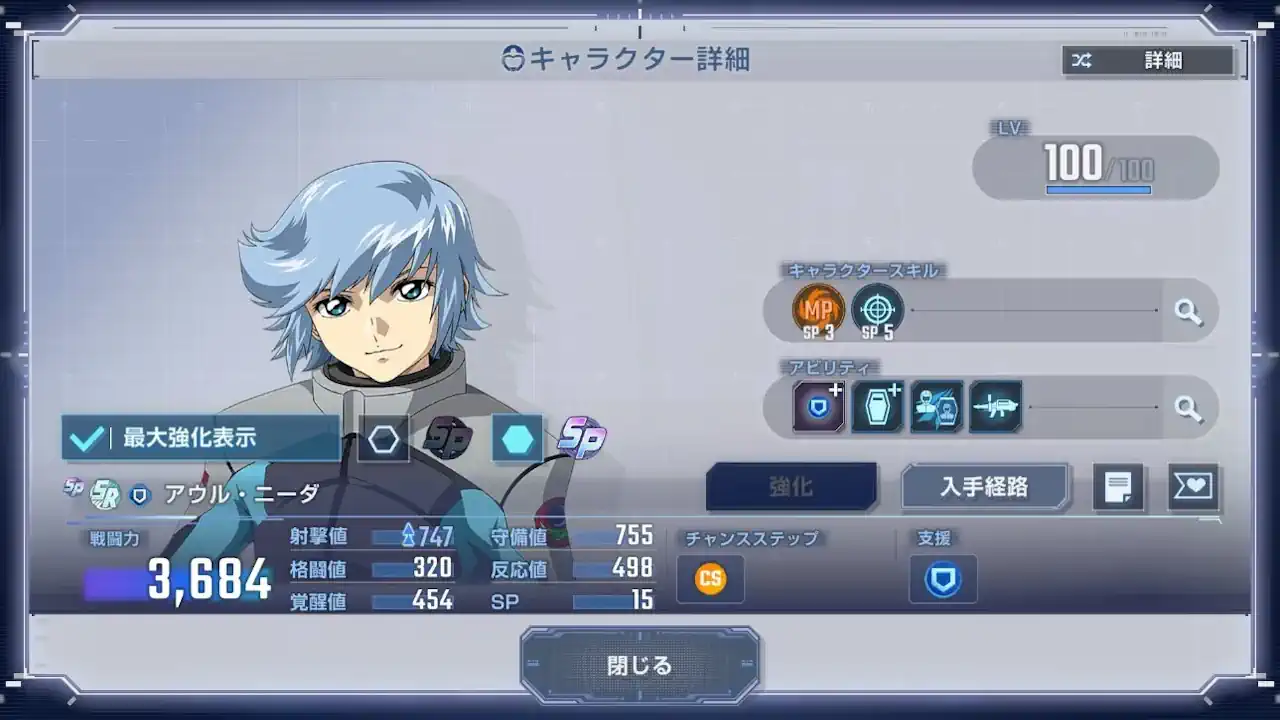The width and height of the screenshot is (1280, 720).
Task: Open the 入手経路 acquisition route
Action: 985,487
